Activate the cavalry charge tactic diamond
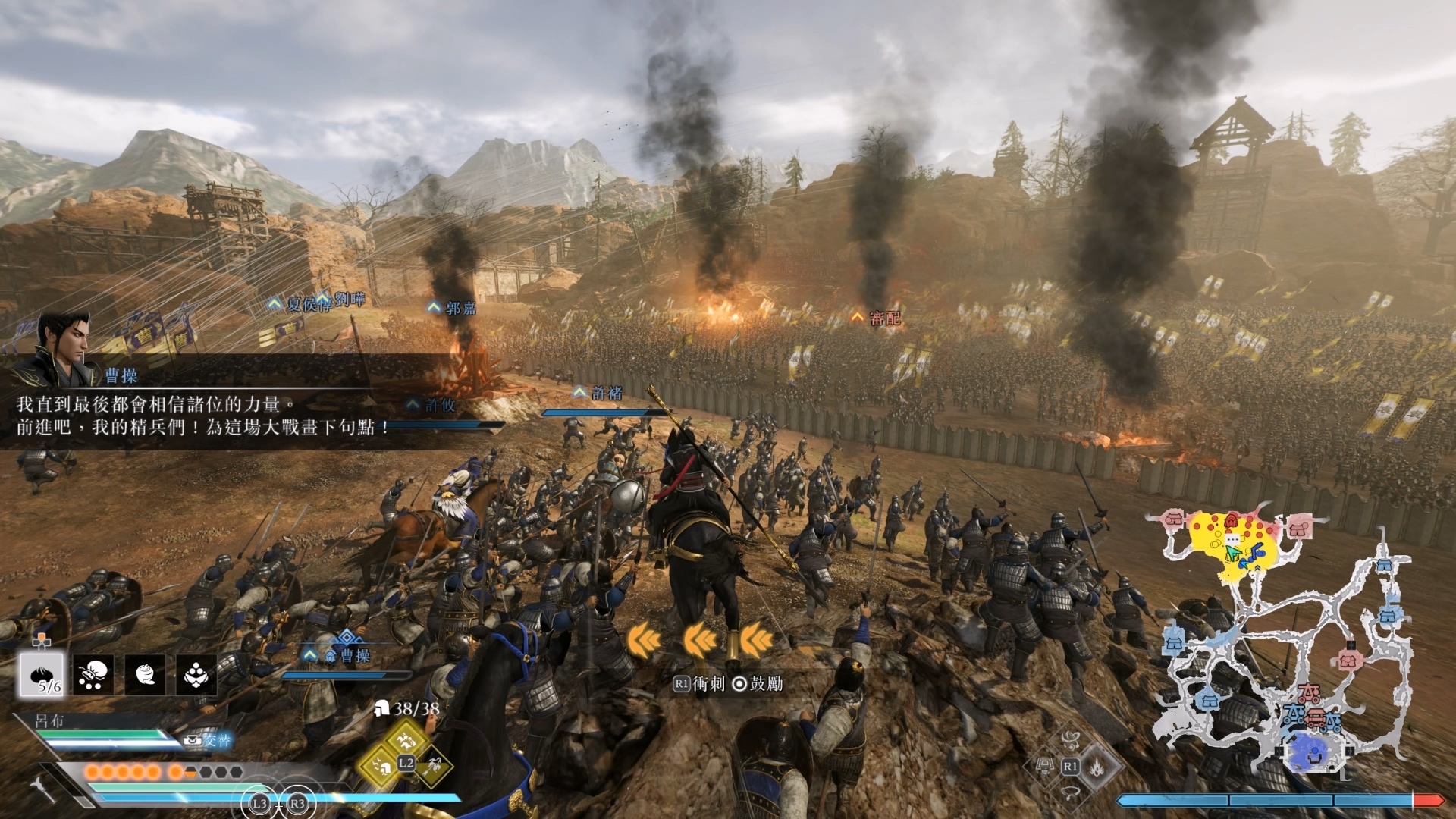1456x819 pixels. [x=405, y=736]
